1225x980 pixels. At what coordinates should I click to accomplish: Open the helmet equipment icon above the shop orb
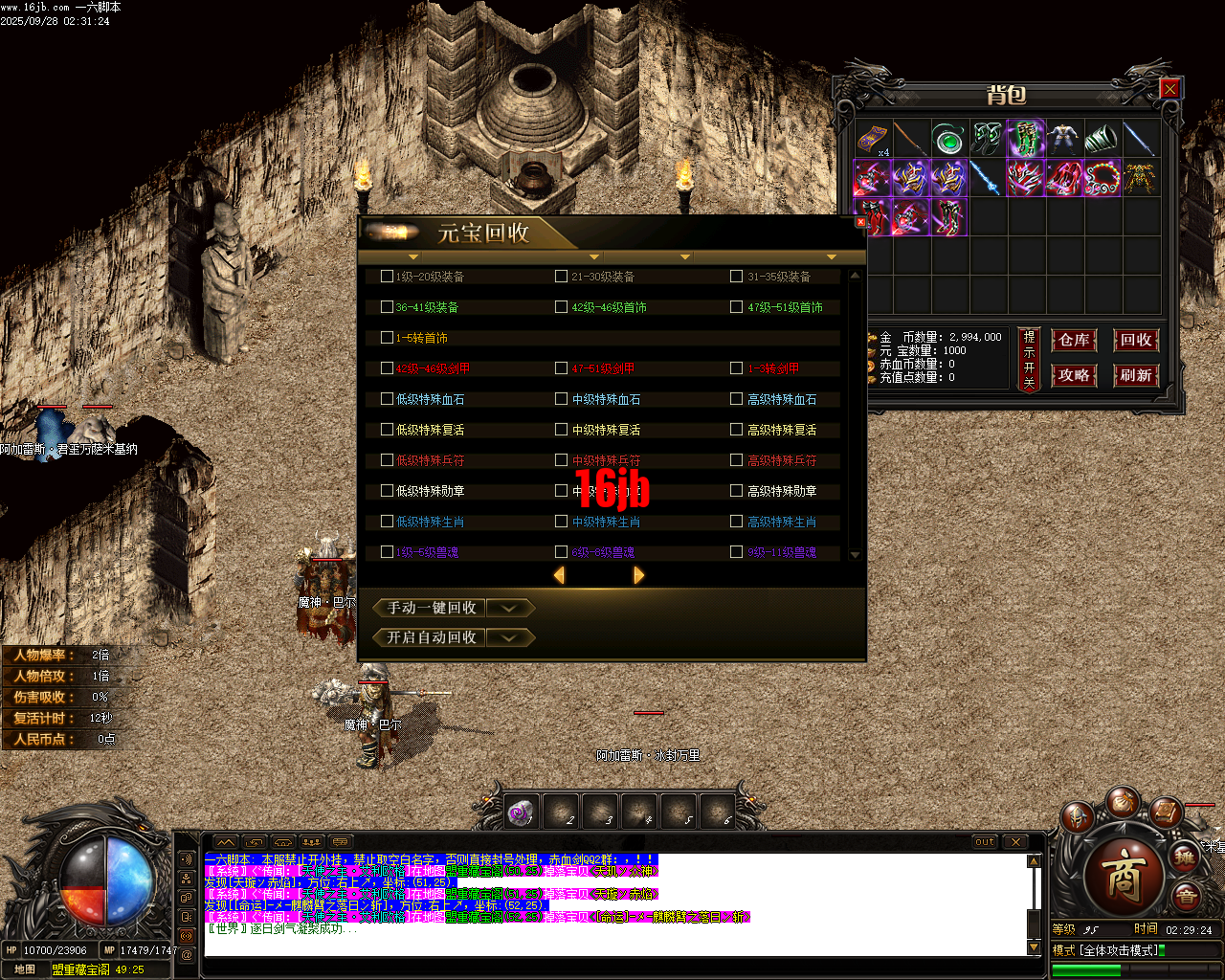[x=1078, y=816]
